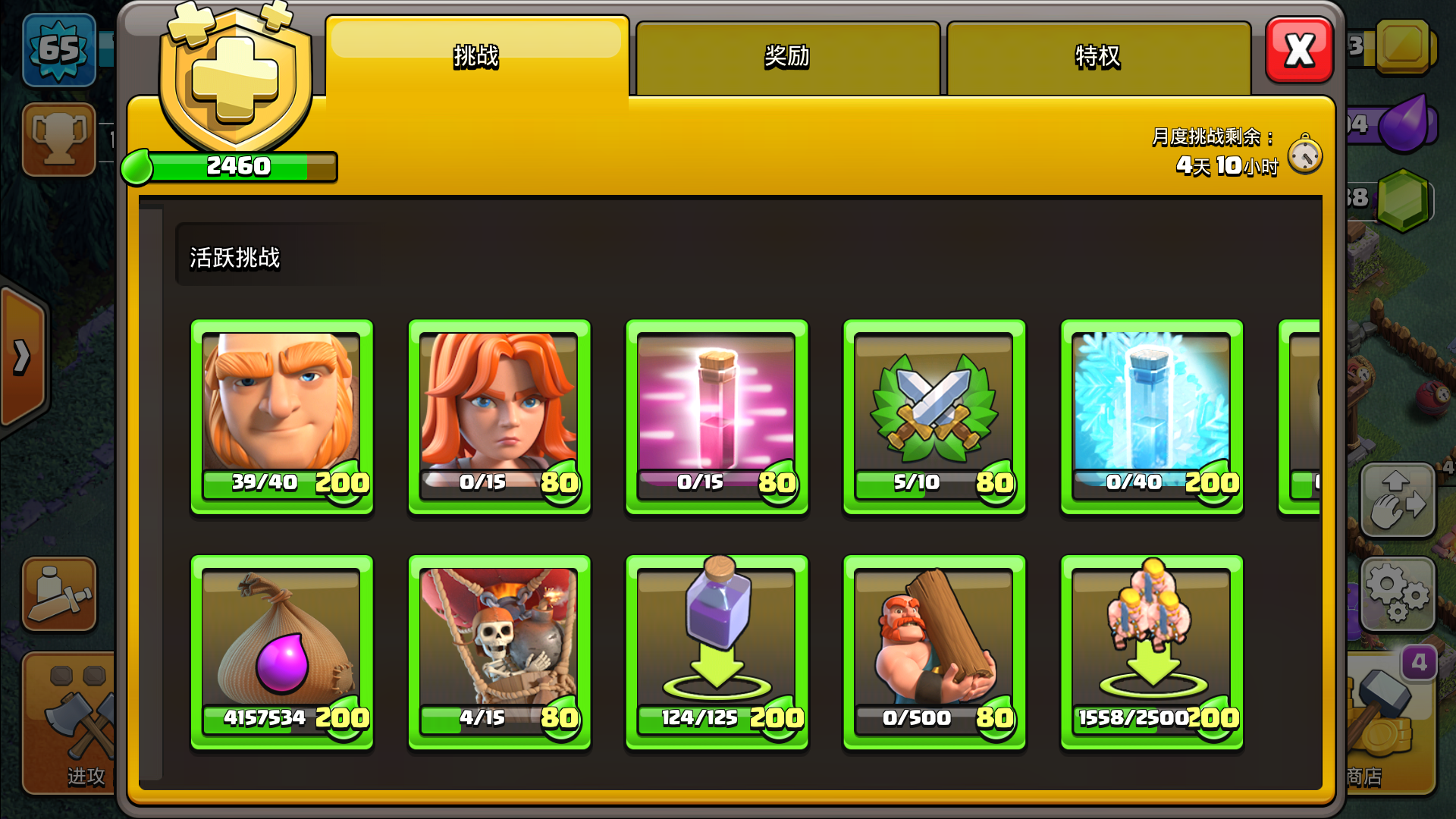Open the Freeze Spell 0/40 challenge
1456x819 pixels.
pos(1152,416)
